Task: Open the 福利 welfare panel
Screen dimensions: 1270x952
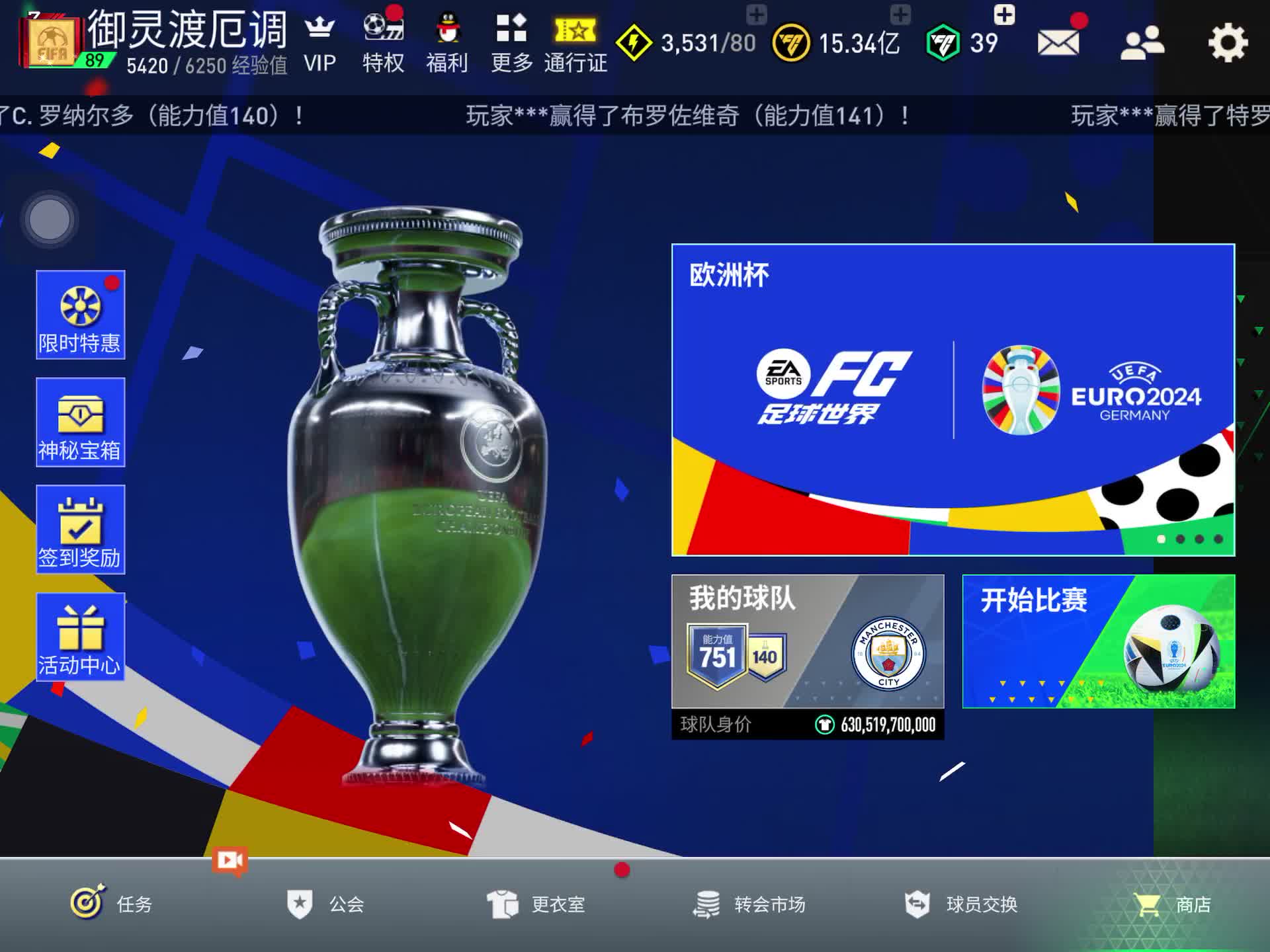Action: click(x=446, y=40)
